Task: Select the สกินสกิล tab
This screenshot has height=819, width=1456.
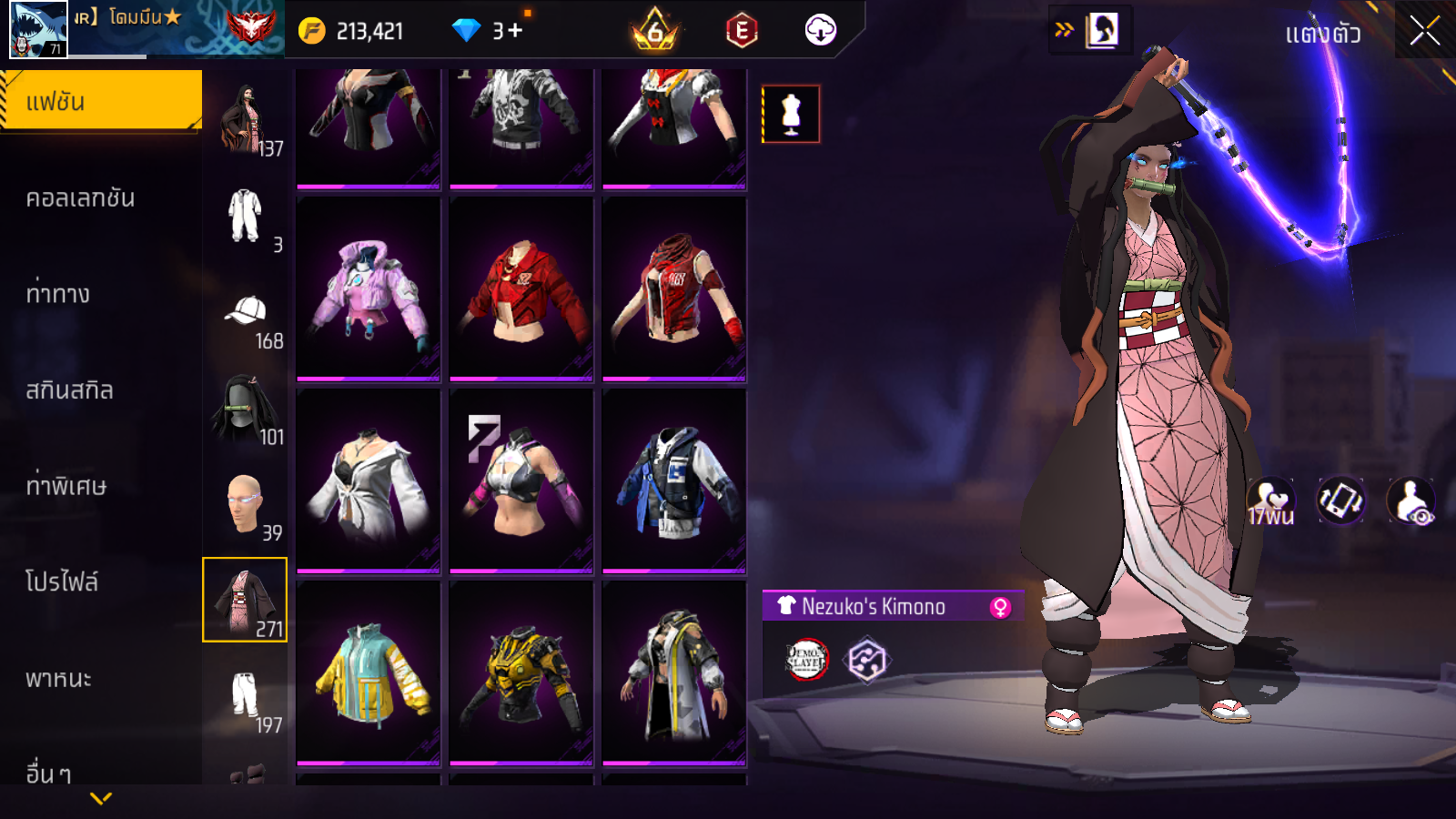Action: (x=69, y=390)
